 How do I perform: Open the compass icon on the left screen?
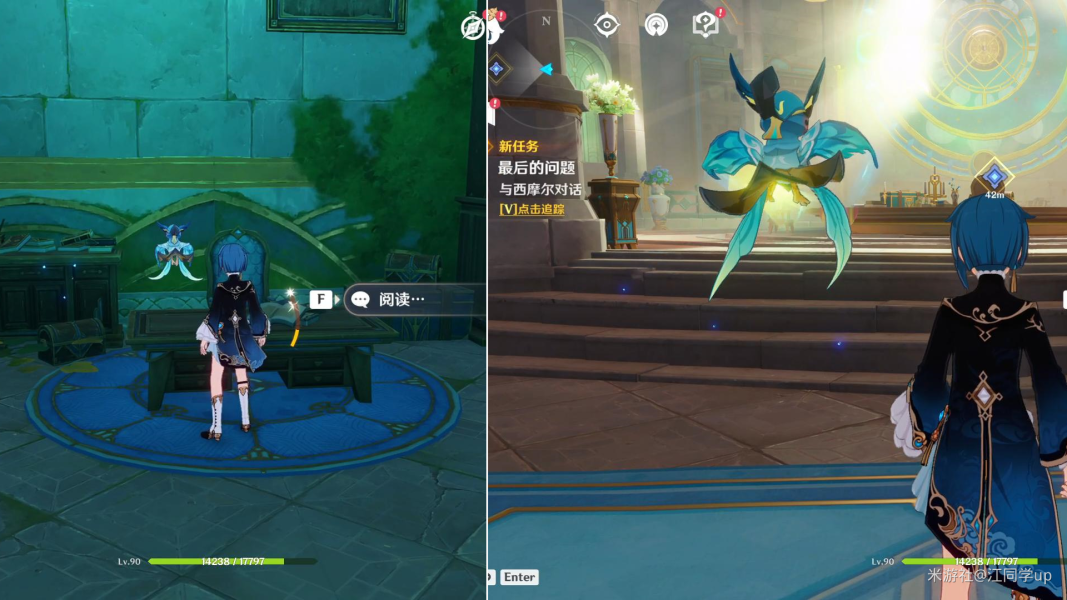[473, 27]
